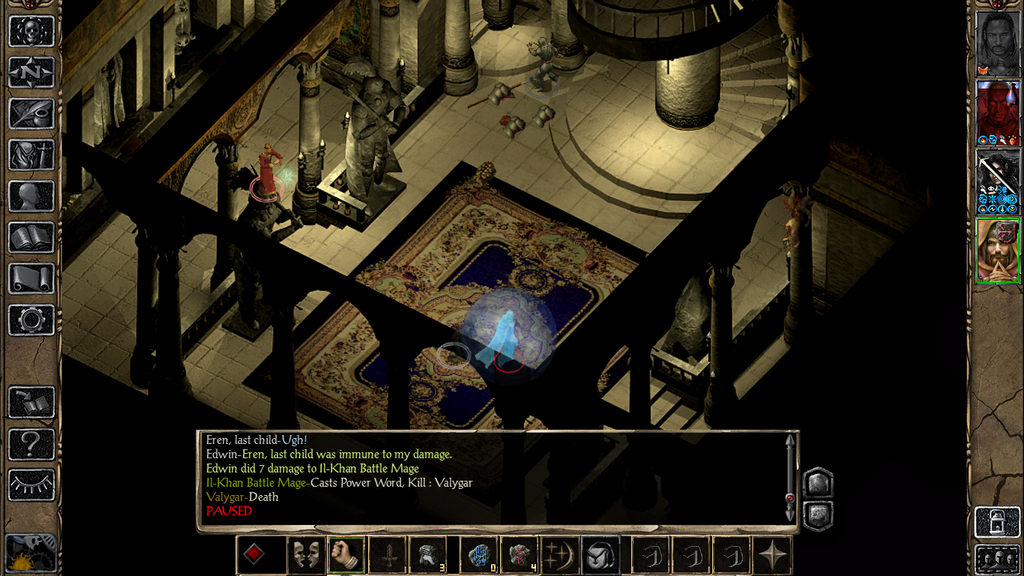Show the character record sheet
This screenshot has height=576, width=1024.
coord(31,196)
